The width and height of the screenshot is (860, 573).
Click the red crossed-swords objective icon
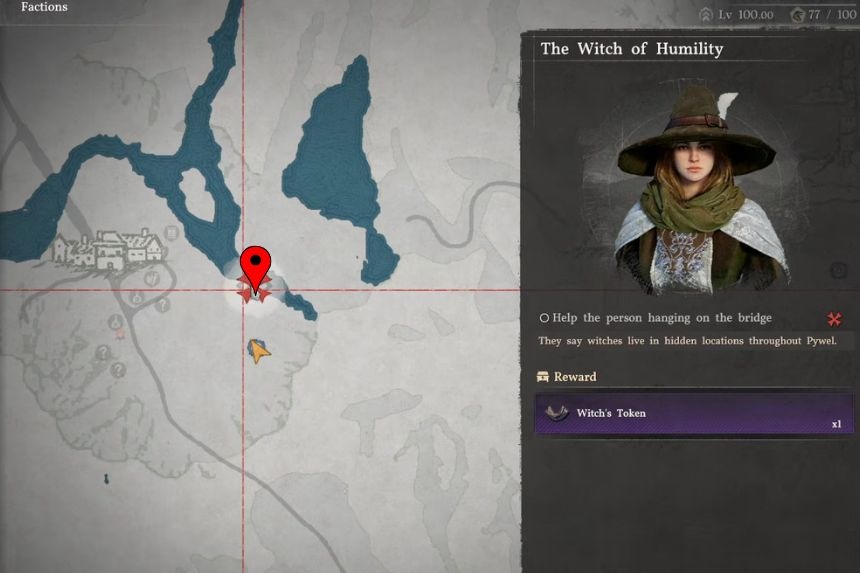pyautogui.click(x=834, y=319)
